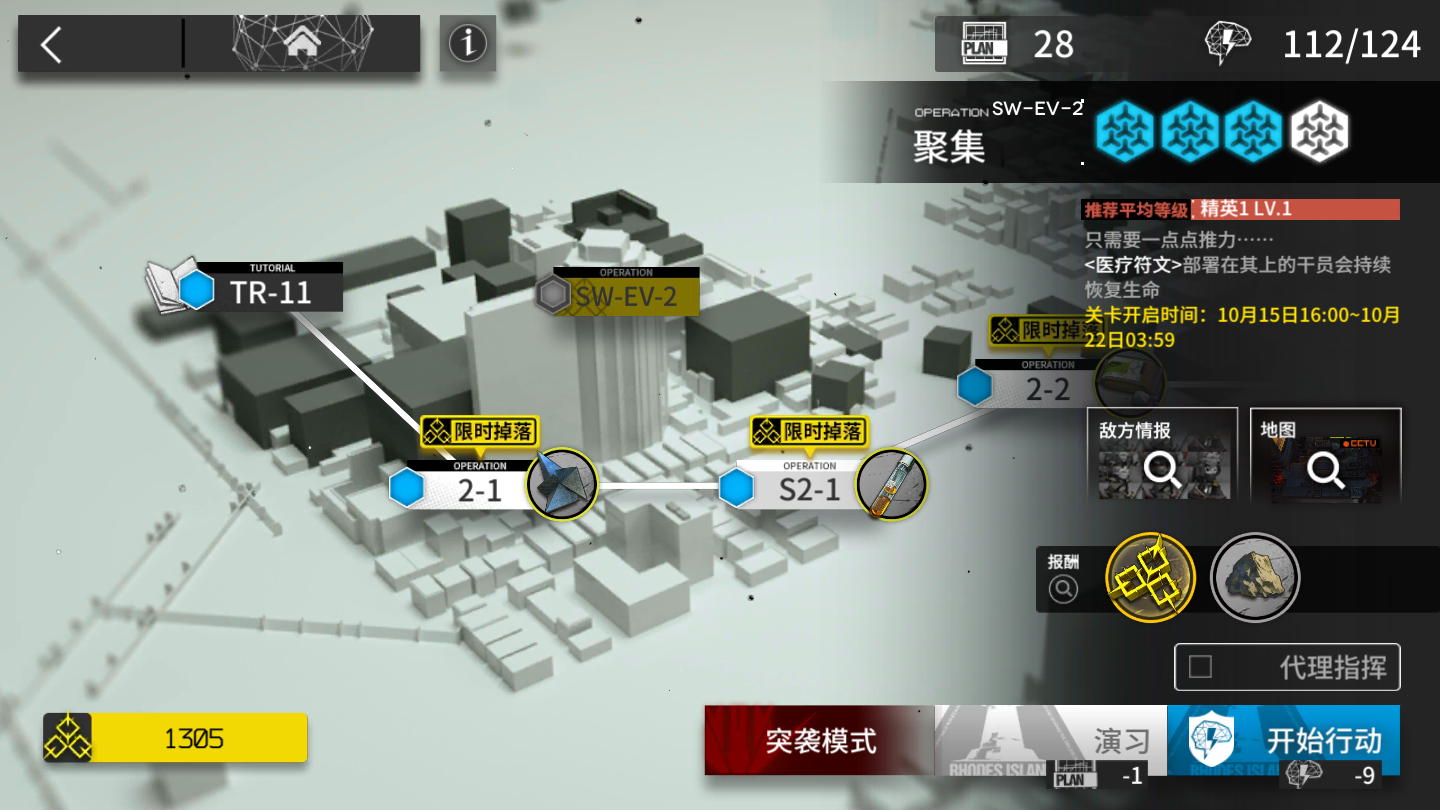Open the 敌方情报 enemy intel magnifier
Image resolution: width=1440 pixels, height=810 pixels.
(1161, 470)
